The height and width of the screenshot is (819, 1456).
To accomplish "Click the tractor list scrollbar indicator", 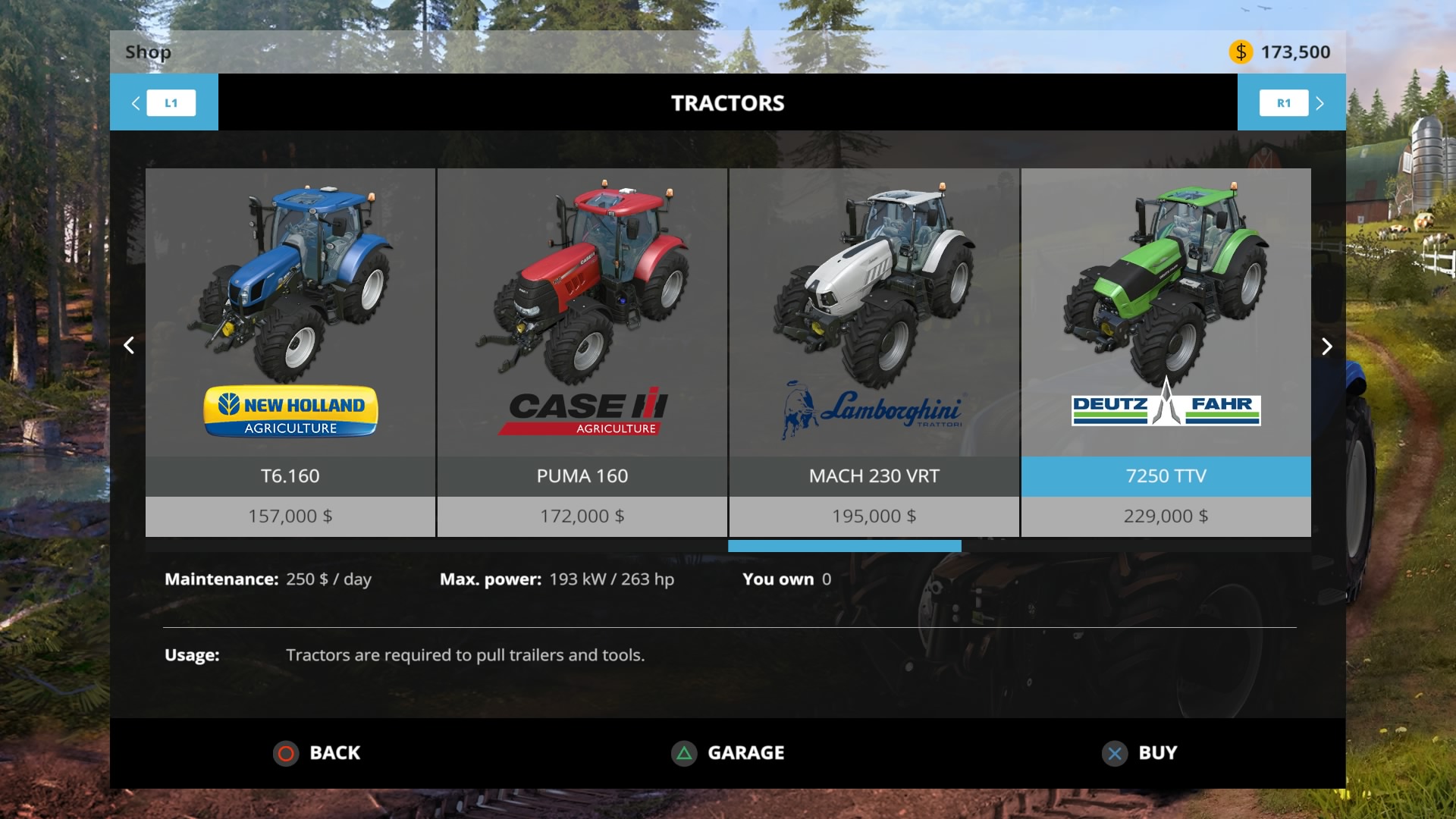I will click(844, 546).
